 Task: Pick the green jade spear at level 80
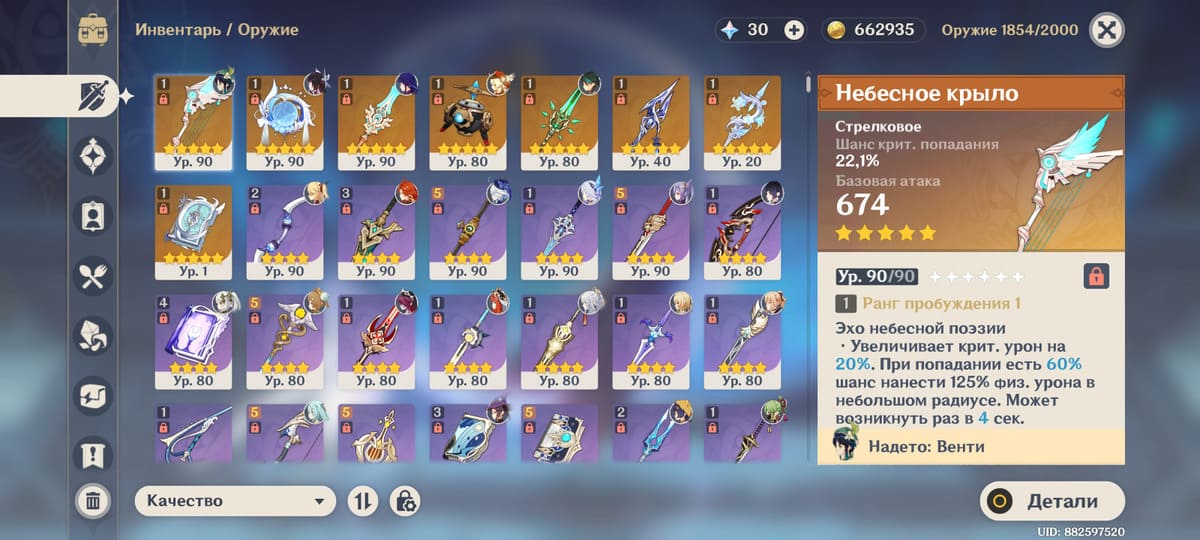click(559, 122)
